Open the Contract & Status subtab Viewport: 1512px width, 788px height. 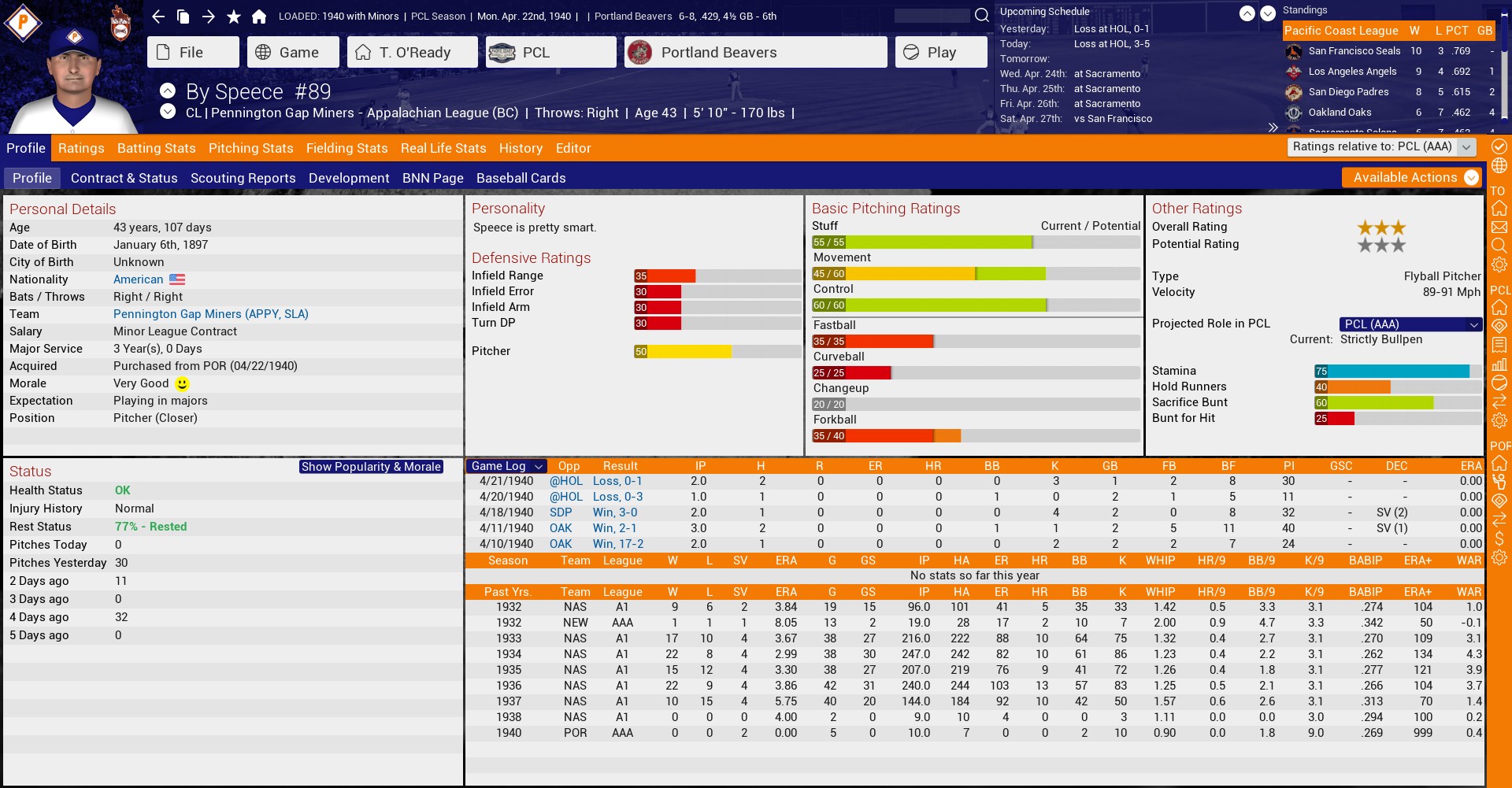point(124,178)
